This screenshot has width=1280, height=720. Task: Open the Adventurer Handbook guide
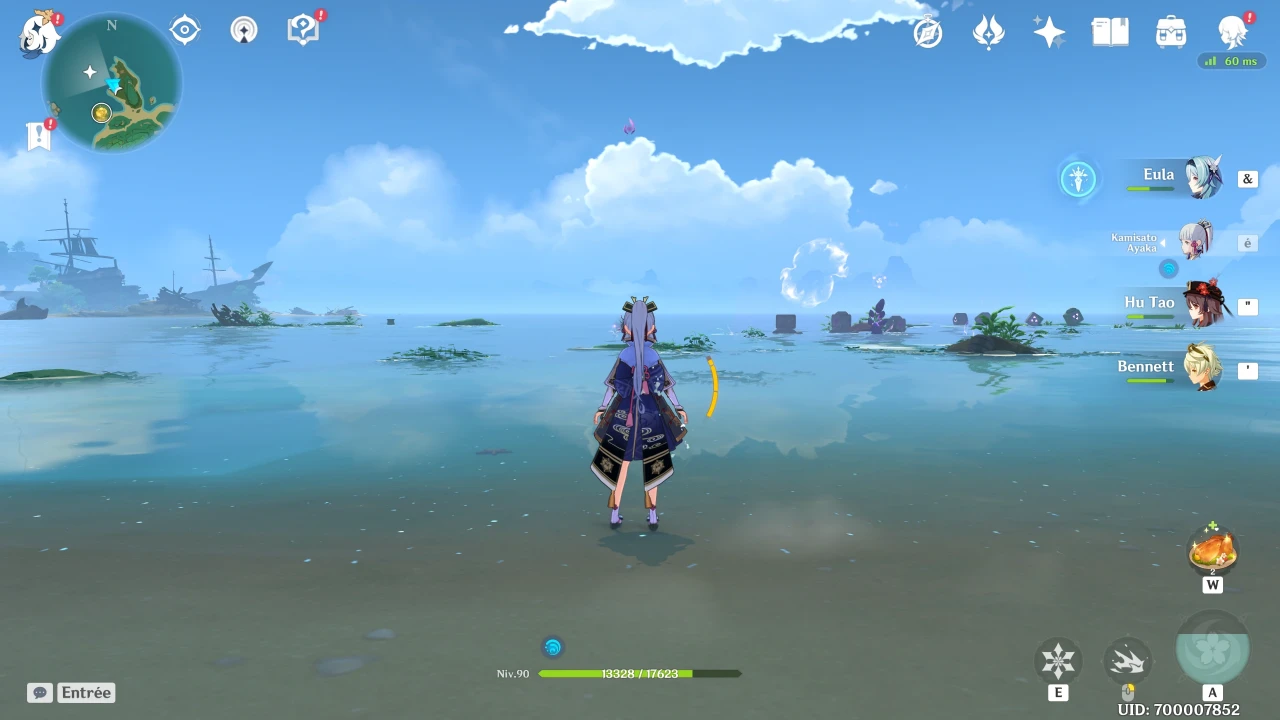point(302,28)
